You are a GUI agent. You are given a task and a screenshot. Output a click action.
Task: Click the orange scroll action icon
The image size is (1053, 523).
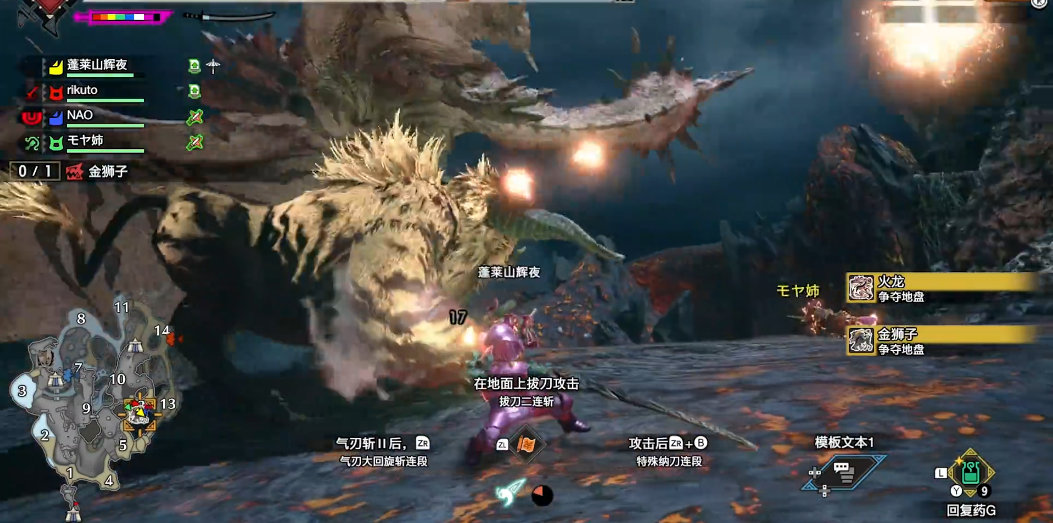click(x=527, y=444)
